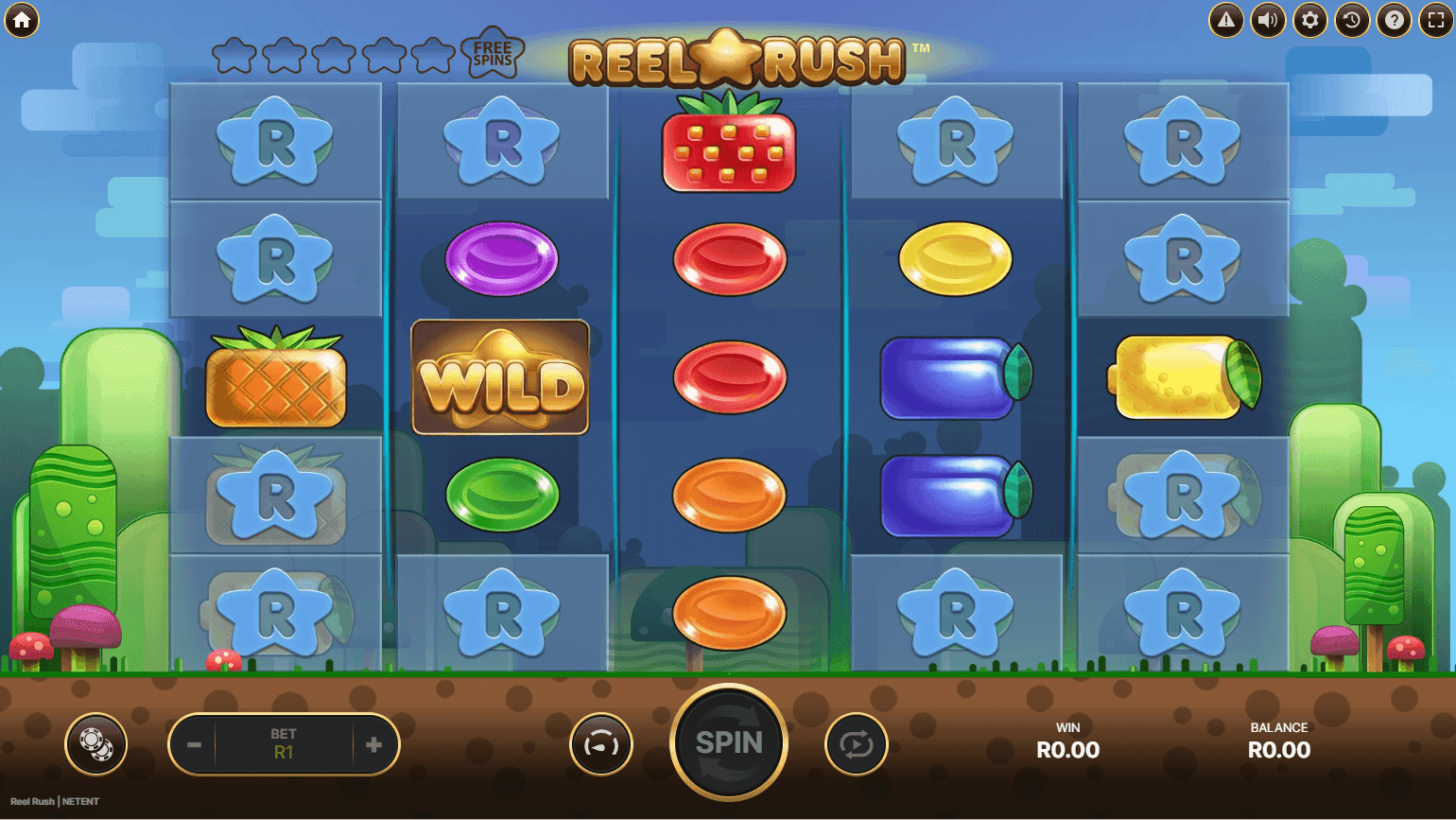1456x820 pixels.
Task: Toggle autoplay mode
Action: click(x=856, y=744)
